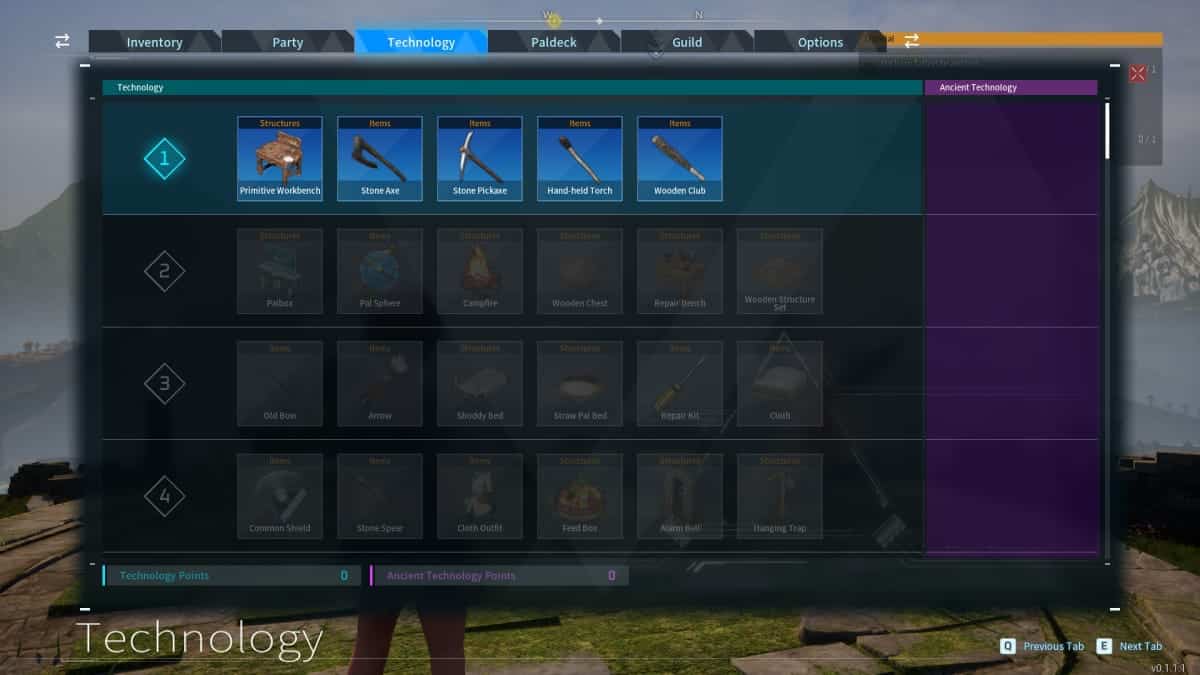Choose the Old Bow technology
The image size is (1200, 675).
(x=280, y=384)
